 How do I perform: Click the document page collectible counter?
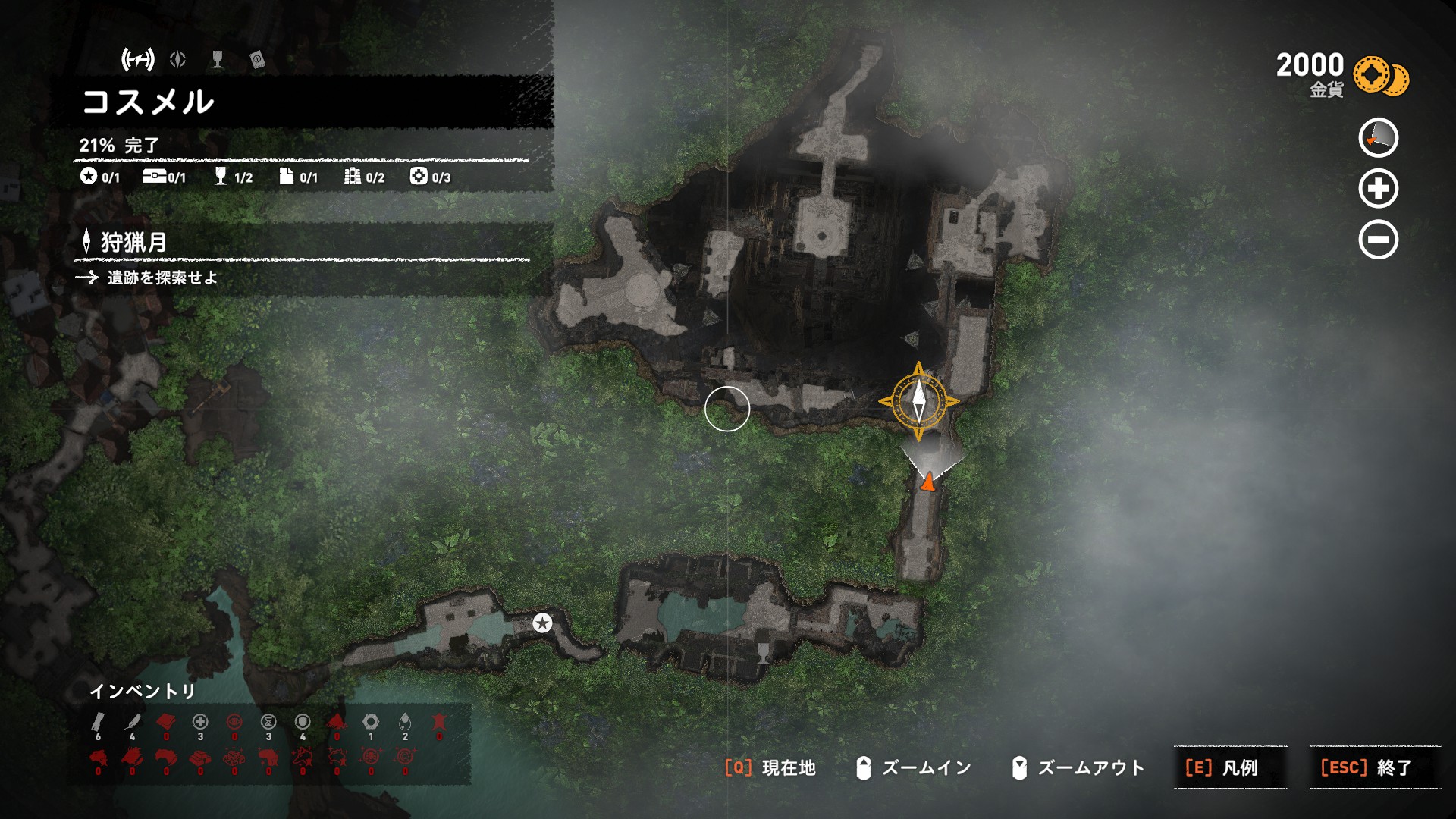point(297,177)
